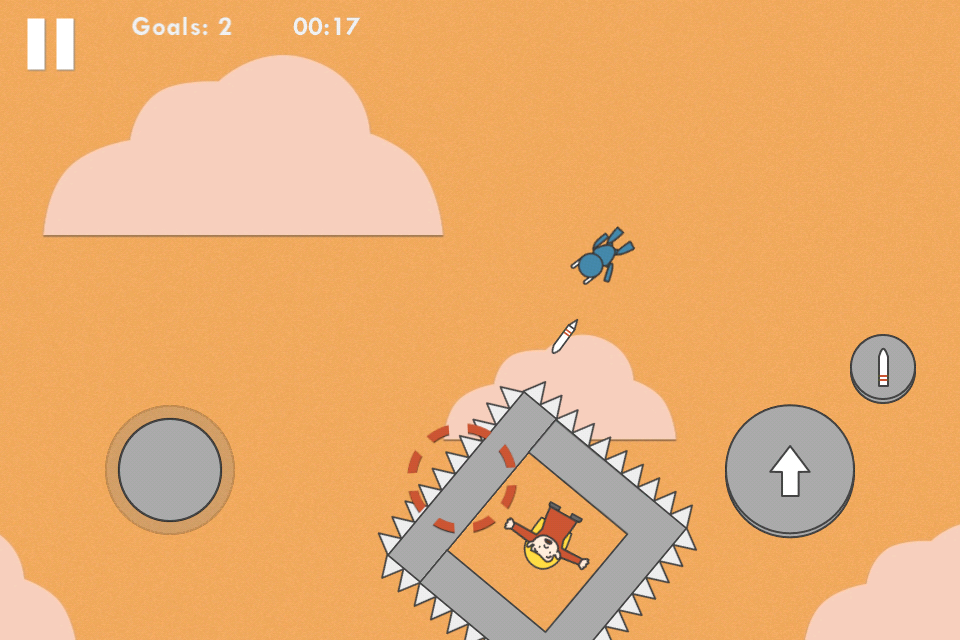The image size is (960, 640).
Task: Activate the up-arrow thrust button
Action: point(789,469)
